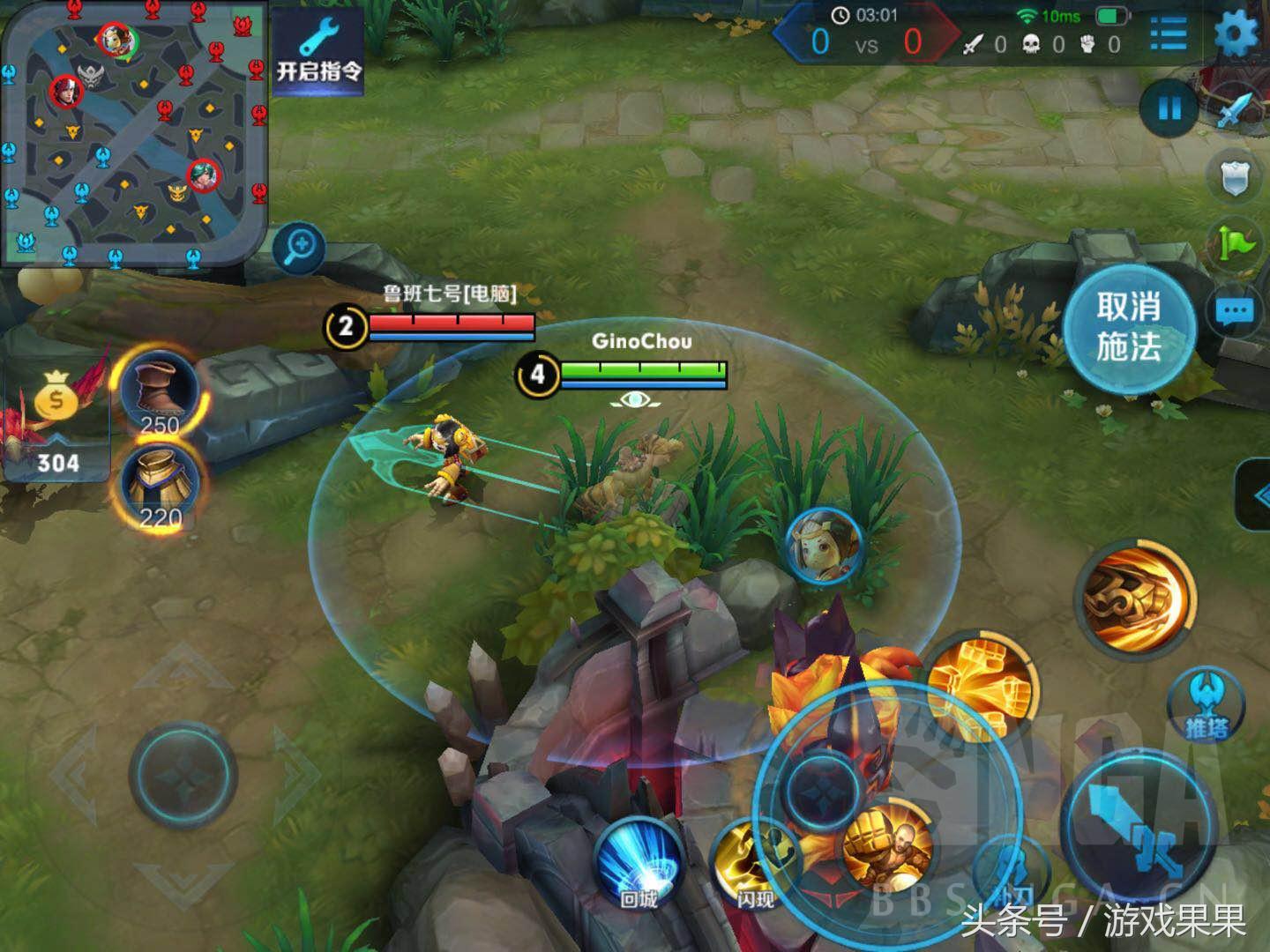Buy the 250 gold boots item

161,394
